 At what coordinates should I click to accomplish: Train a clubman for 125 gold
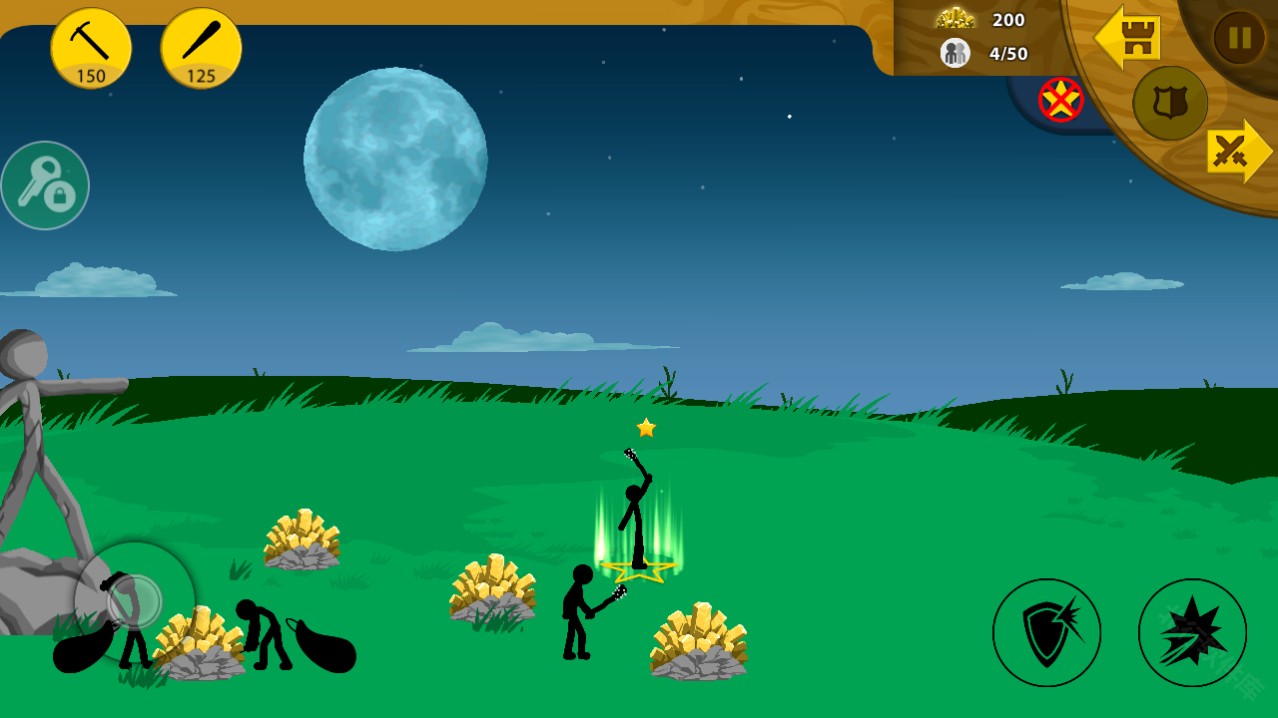[x=201, y=48]
